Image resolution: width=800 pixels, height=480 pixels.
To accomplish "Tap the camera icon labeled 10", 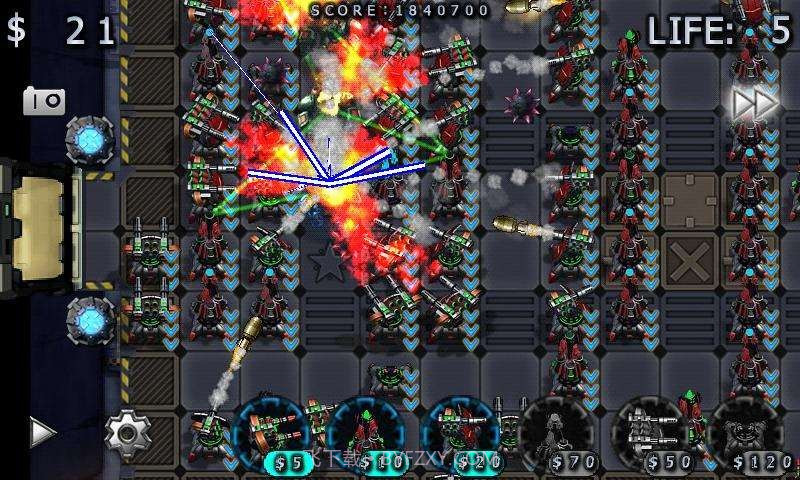I will [43, 101].
